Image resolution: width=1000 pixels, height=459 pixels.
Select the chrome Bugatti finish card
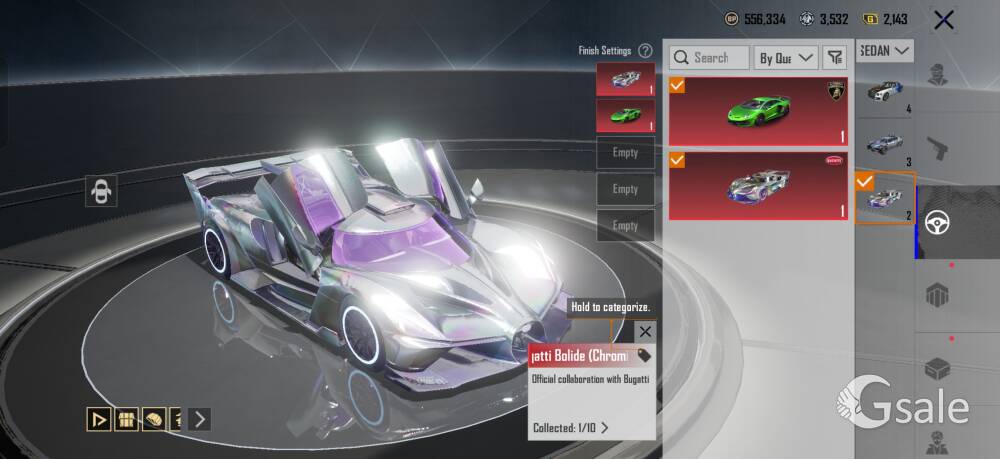(758, 185)
